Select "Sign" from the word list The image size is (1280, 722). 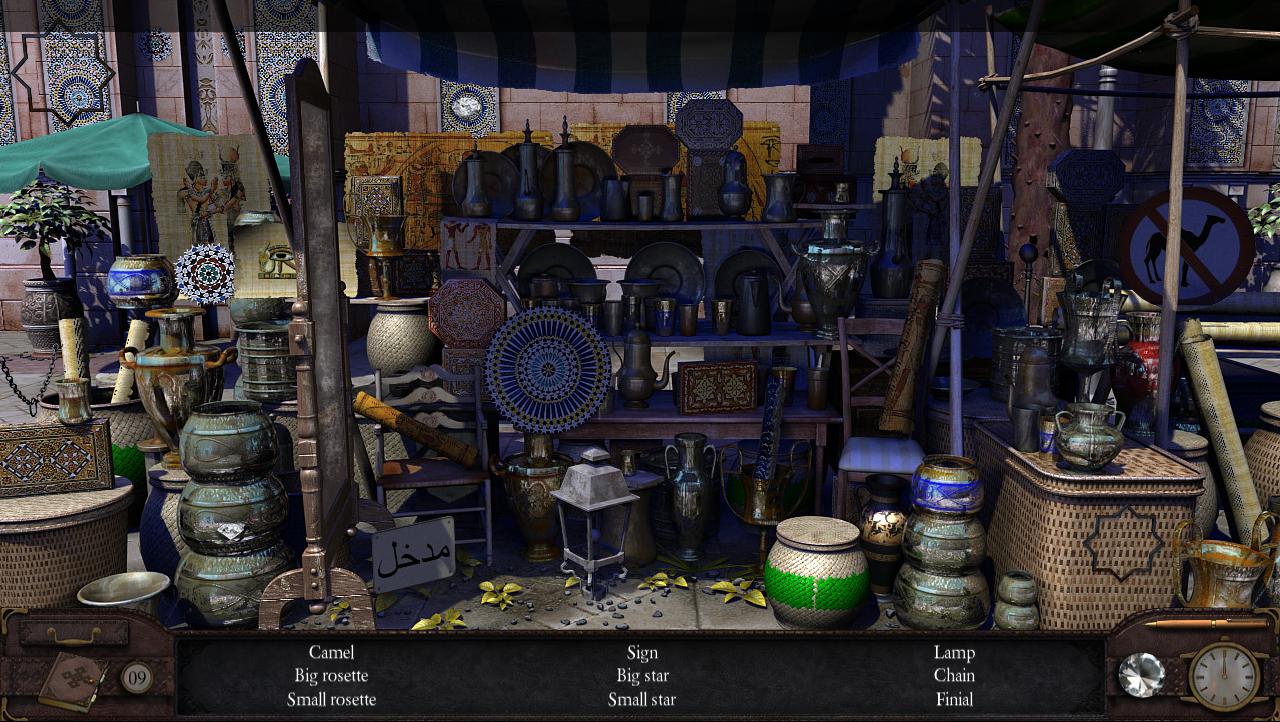643,652
